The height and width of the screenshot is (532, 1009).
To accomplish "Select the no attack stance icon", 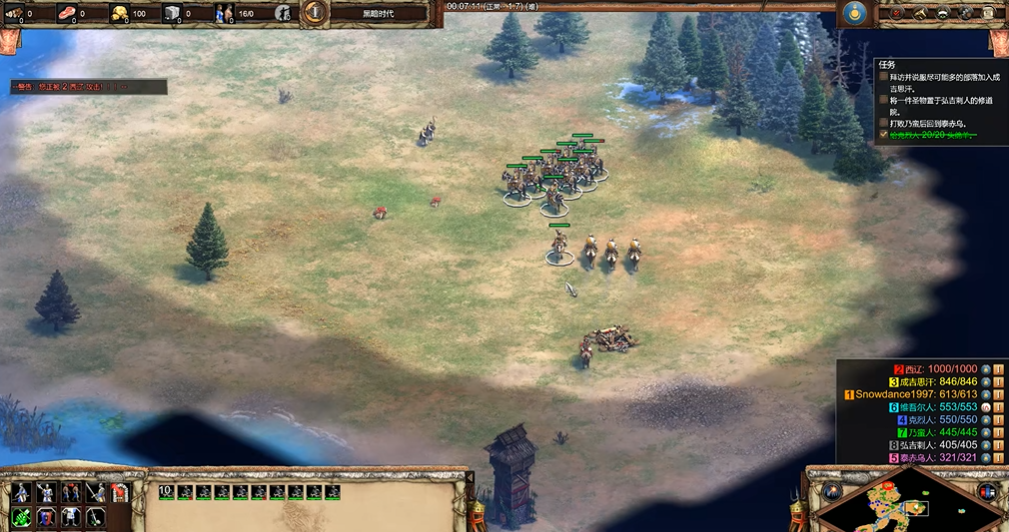I will (x=96, y=492).
